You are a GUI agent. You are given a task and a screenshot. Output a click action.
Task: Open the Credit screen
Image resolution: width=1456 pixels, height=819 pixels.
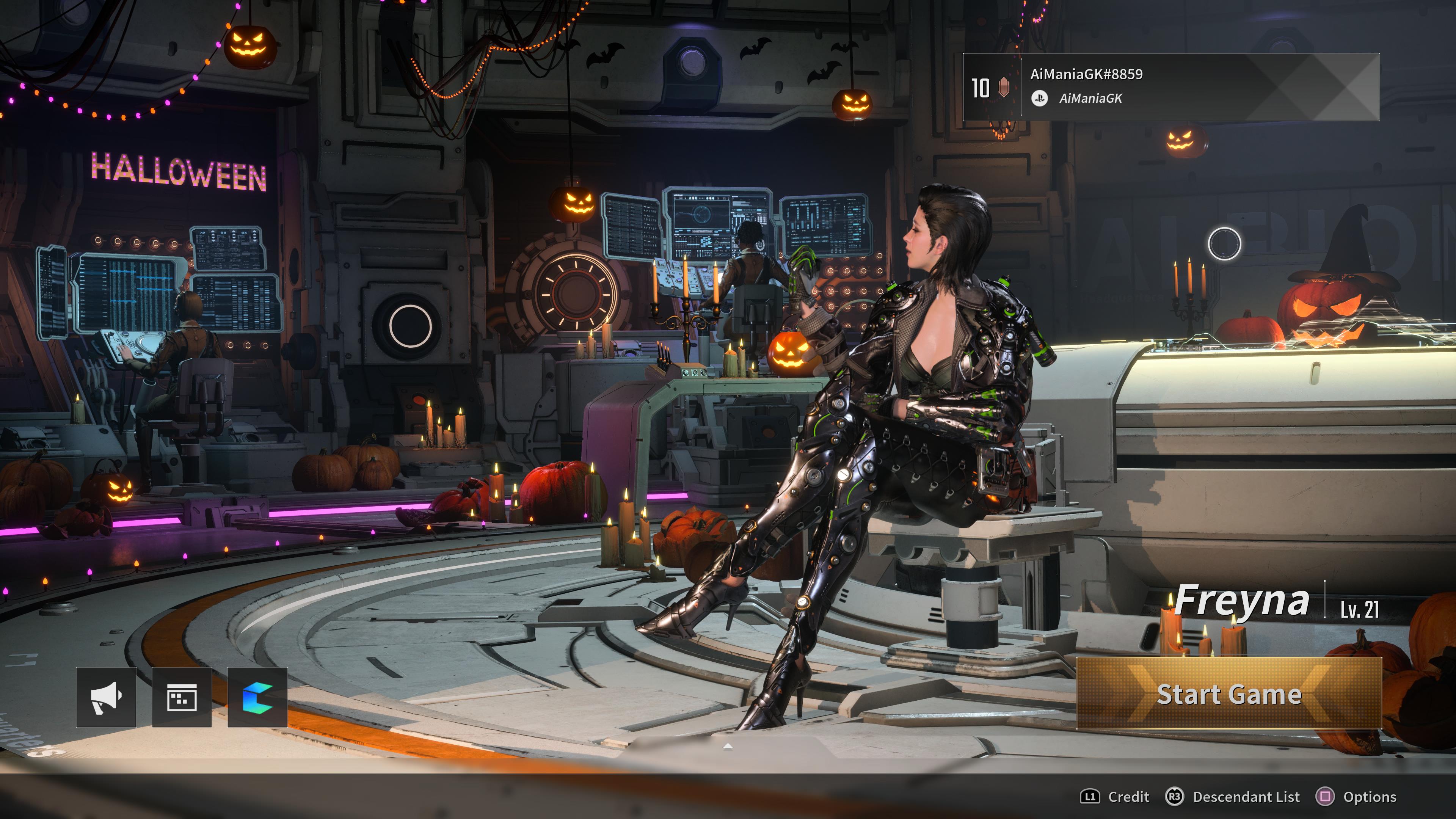tap(1115, 797)
